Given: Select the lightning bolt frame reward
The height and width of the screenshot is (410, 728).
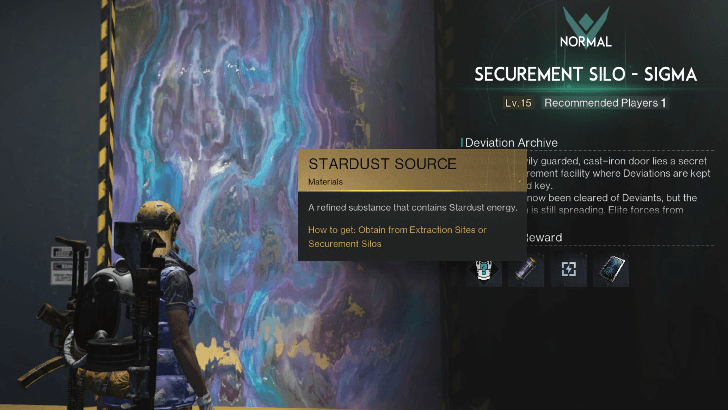Looking at the screenshot, I should [x=568, y=270].
